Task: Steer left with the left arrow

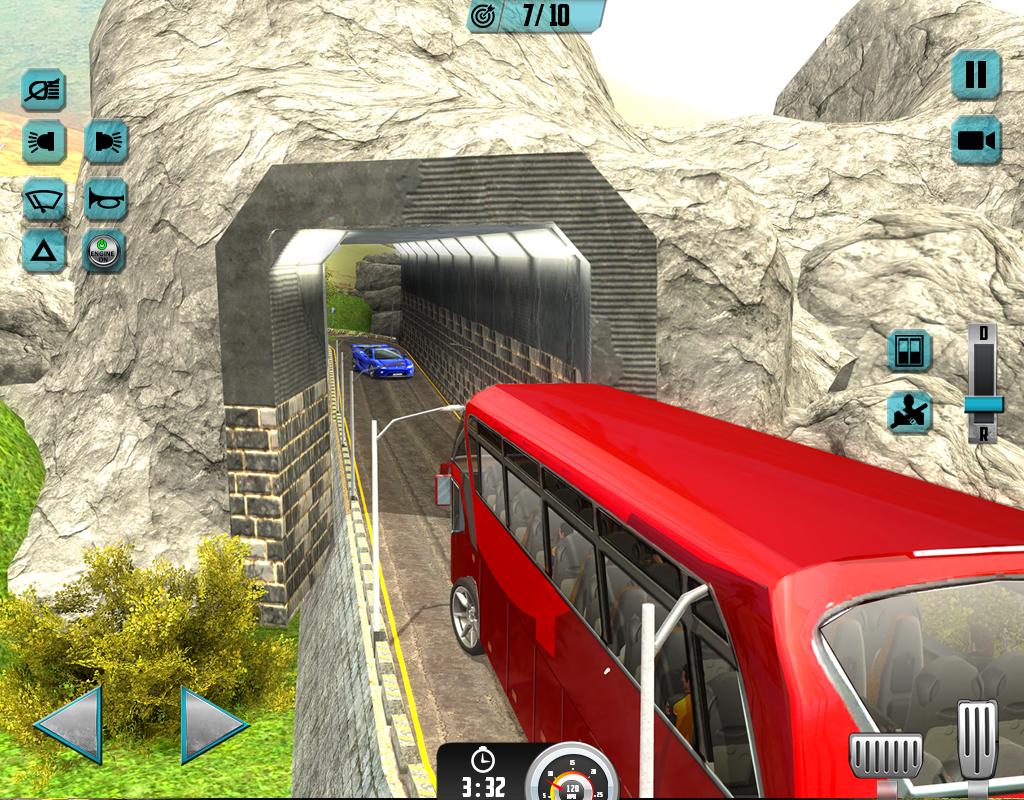Action: tap(69, 725)
